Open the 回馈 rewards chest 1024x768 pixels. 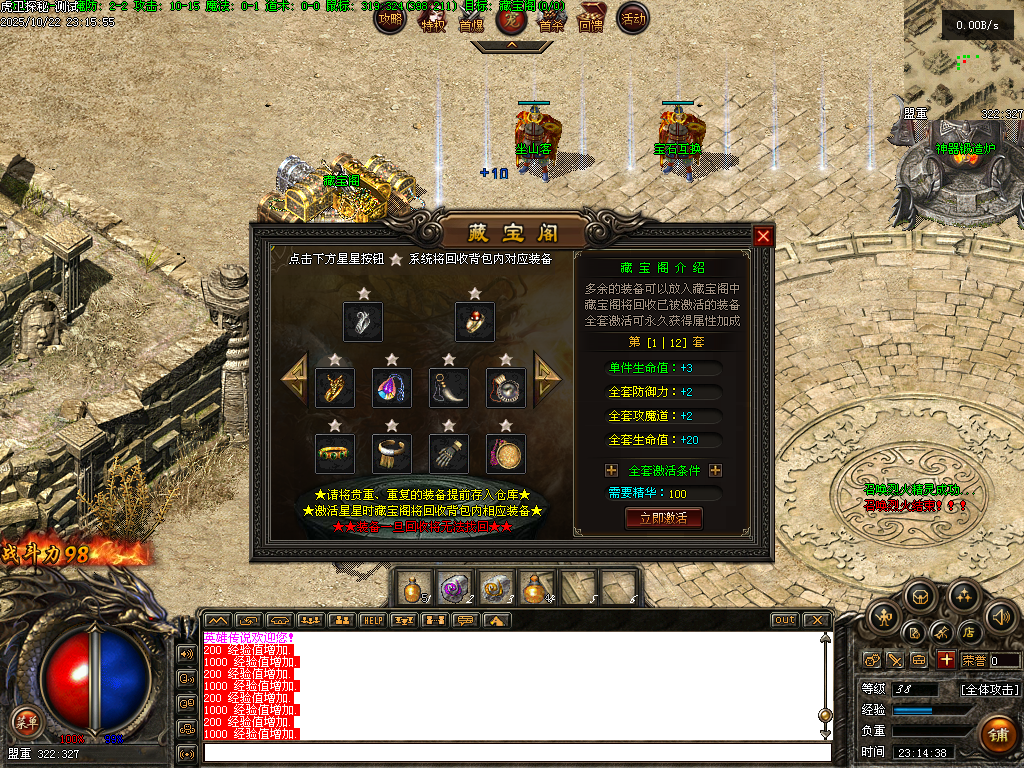[592, 18]
